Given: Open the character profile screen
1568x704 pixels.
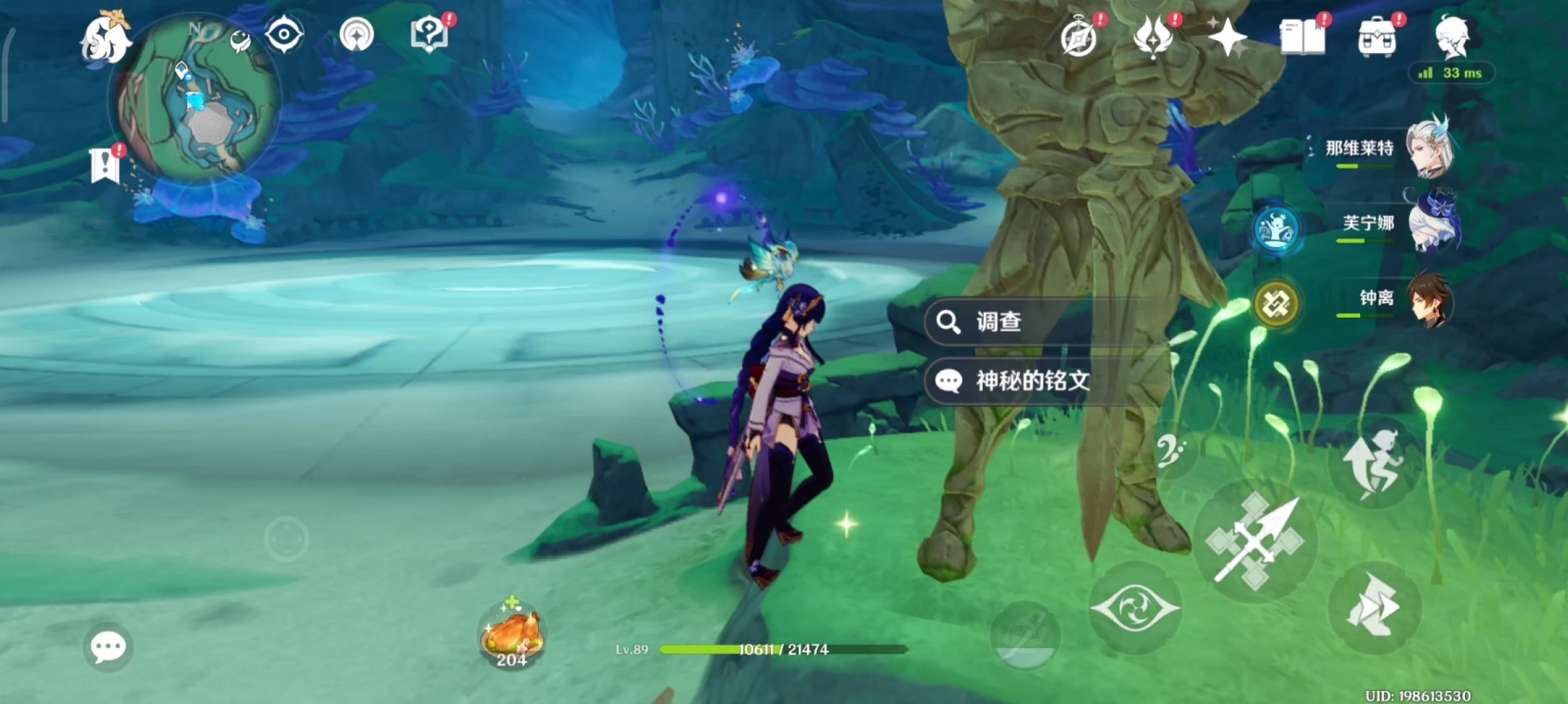Looking at the screenshot, I should 1452,37.
